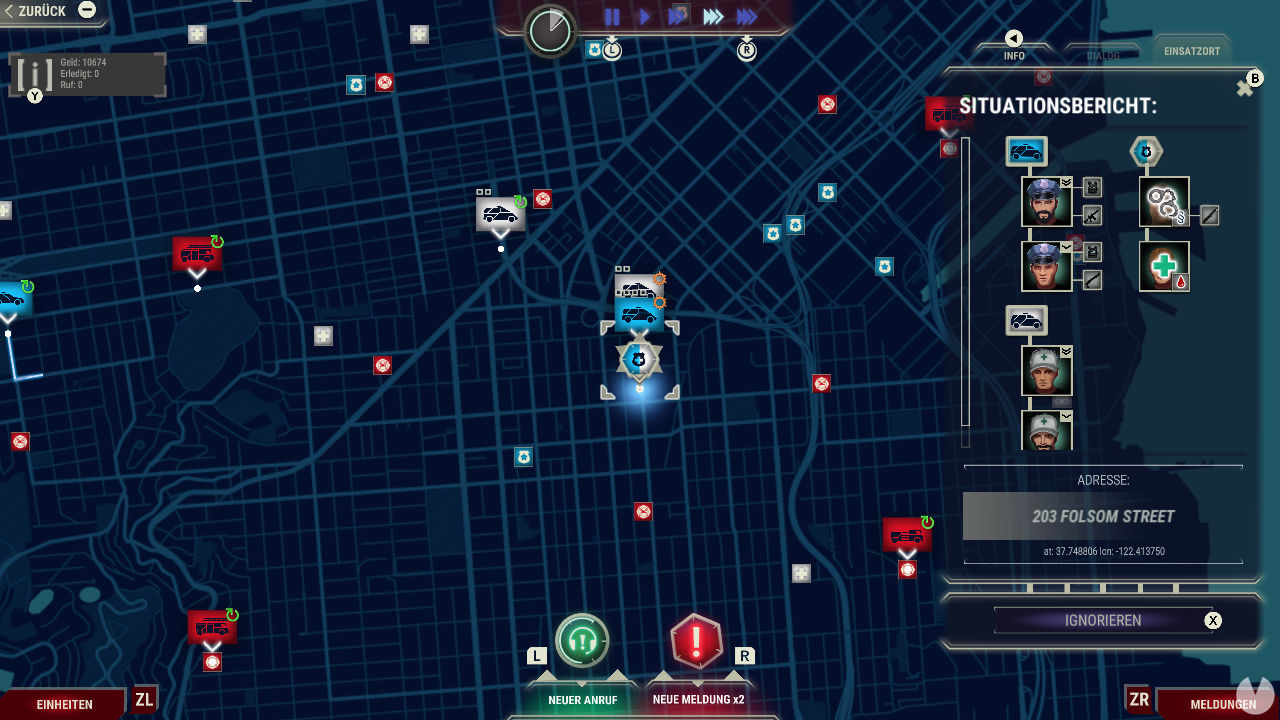Click the officer's rifle equipment icon
Screen dimensions: 1280x720
[x=1091, y=215]
